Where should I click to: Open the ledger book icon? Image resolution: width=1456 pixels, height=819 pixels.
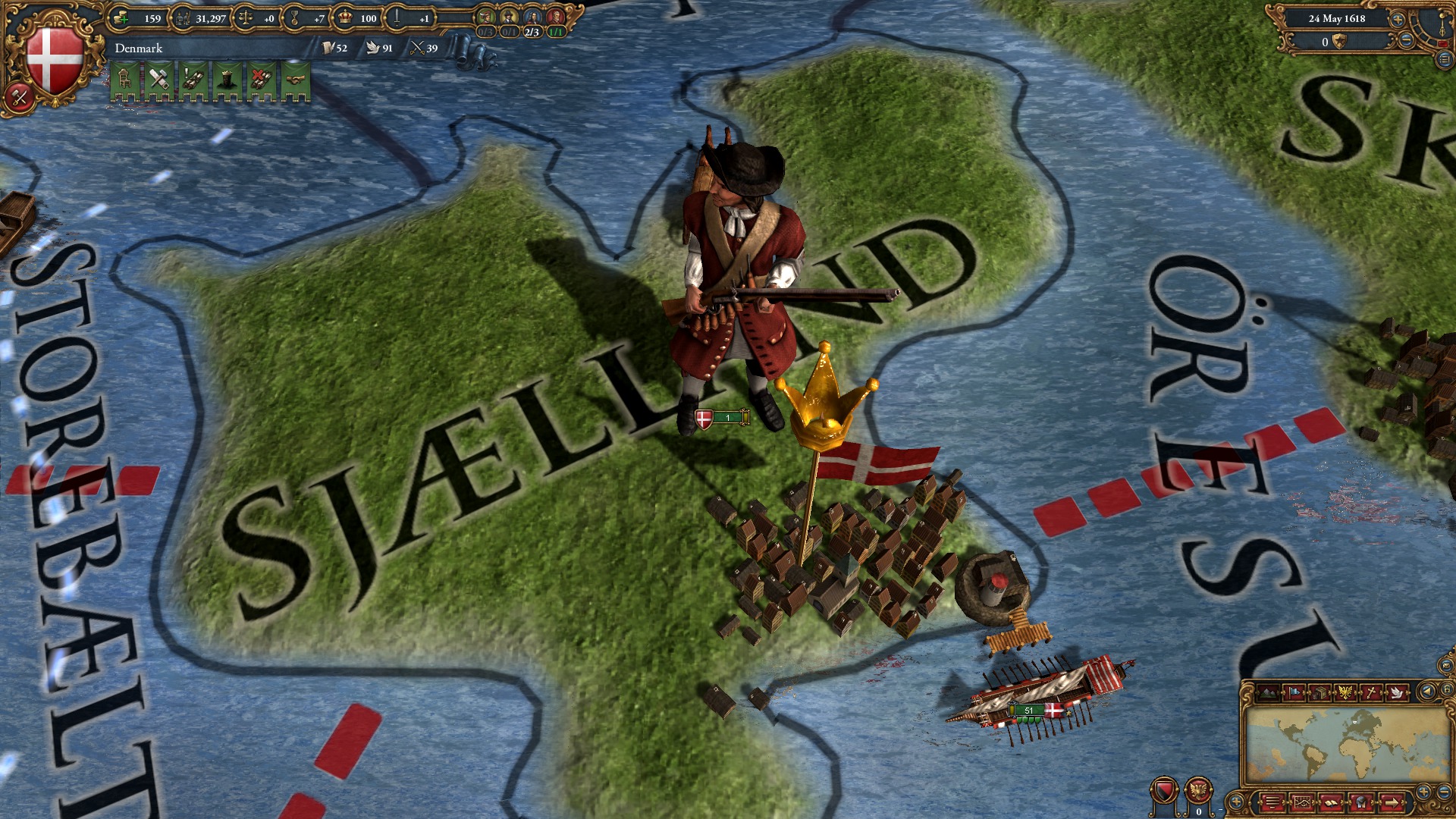click(1332, 802)
